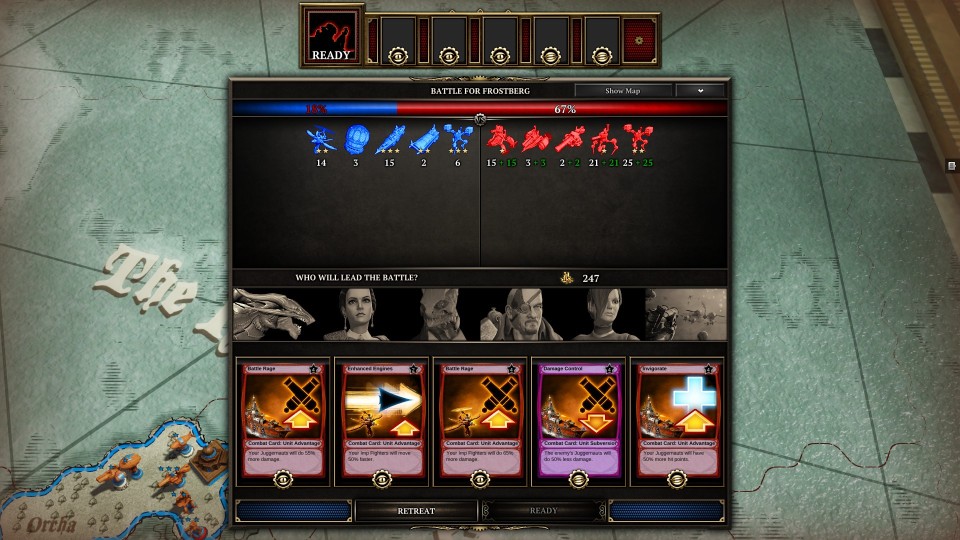This screenshot has height=540, width=960.
Task: Open the dropdown arrow beside Show Map
Action: point(700,90)
